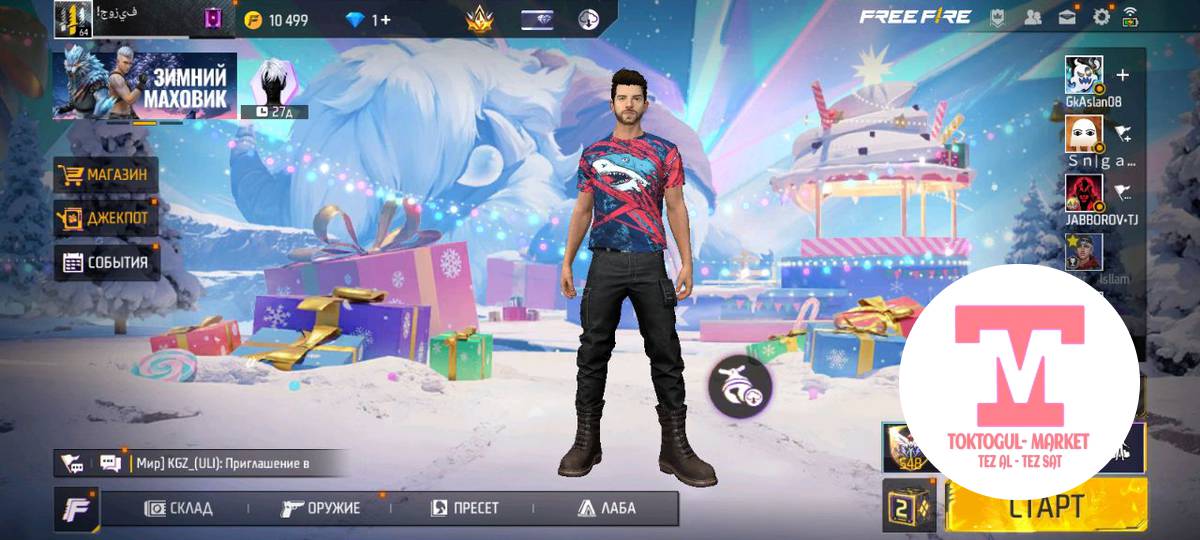Image resolution: width=1200 pixels, height=540 pixels.
Task: Open the События events menu
Action: tap(105, 263)
